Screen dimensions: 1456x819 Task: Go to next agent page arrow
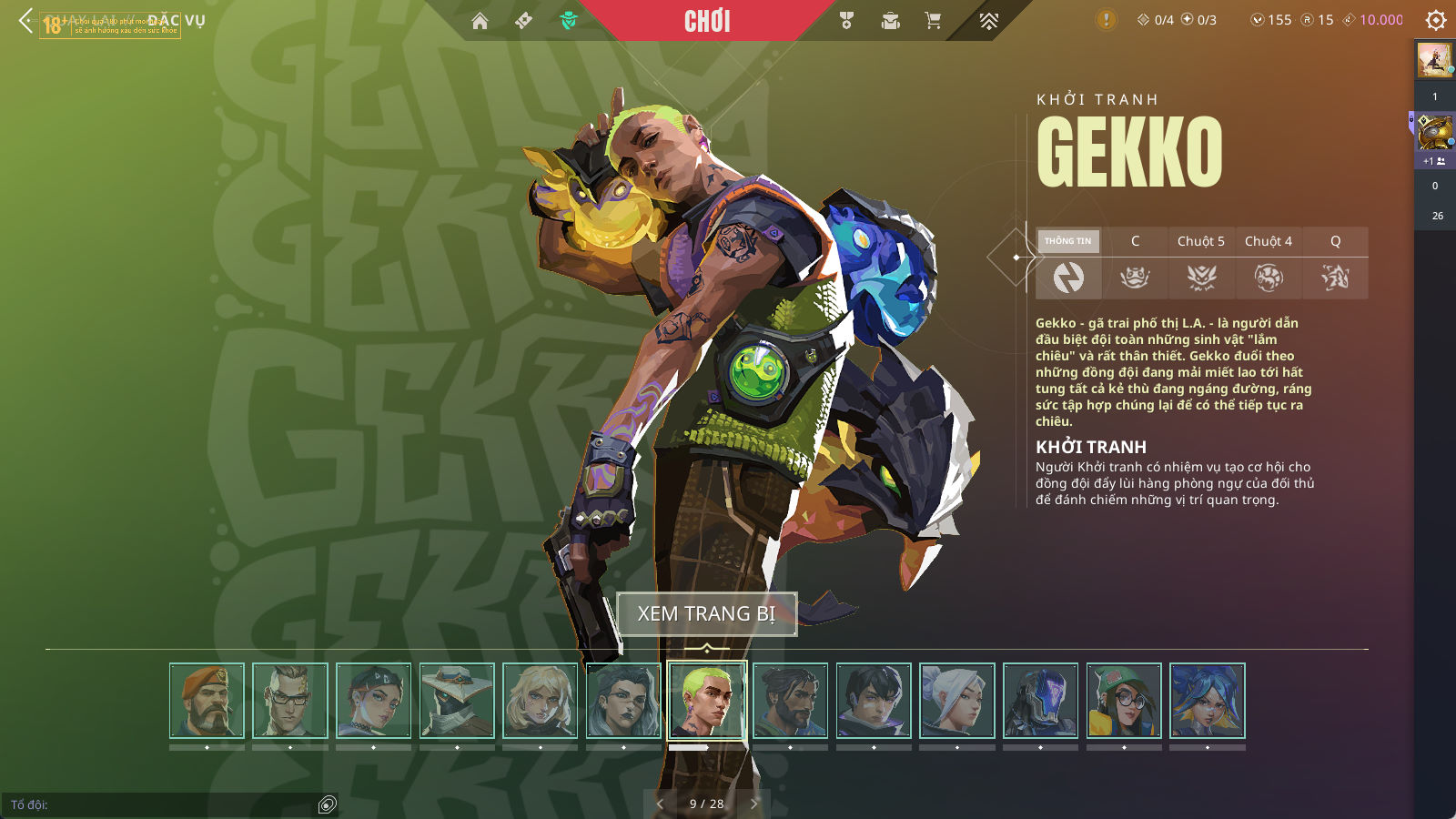click(753, 804)
